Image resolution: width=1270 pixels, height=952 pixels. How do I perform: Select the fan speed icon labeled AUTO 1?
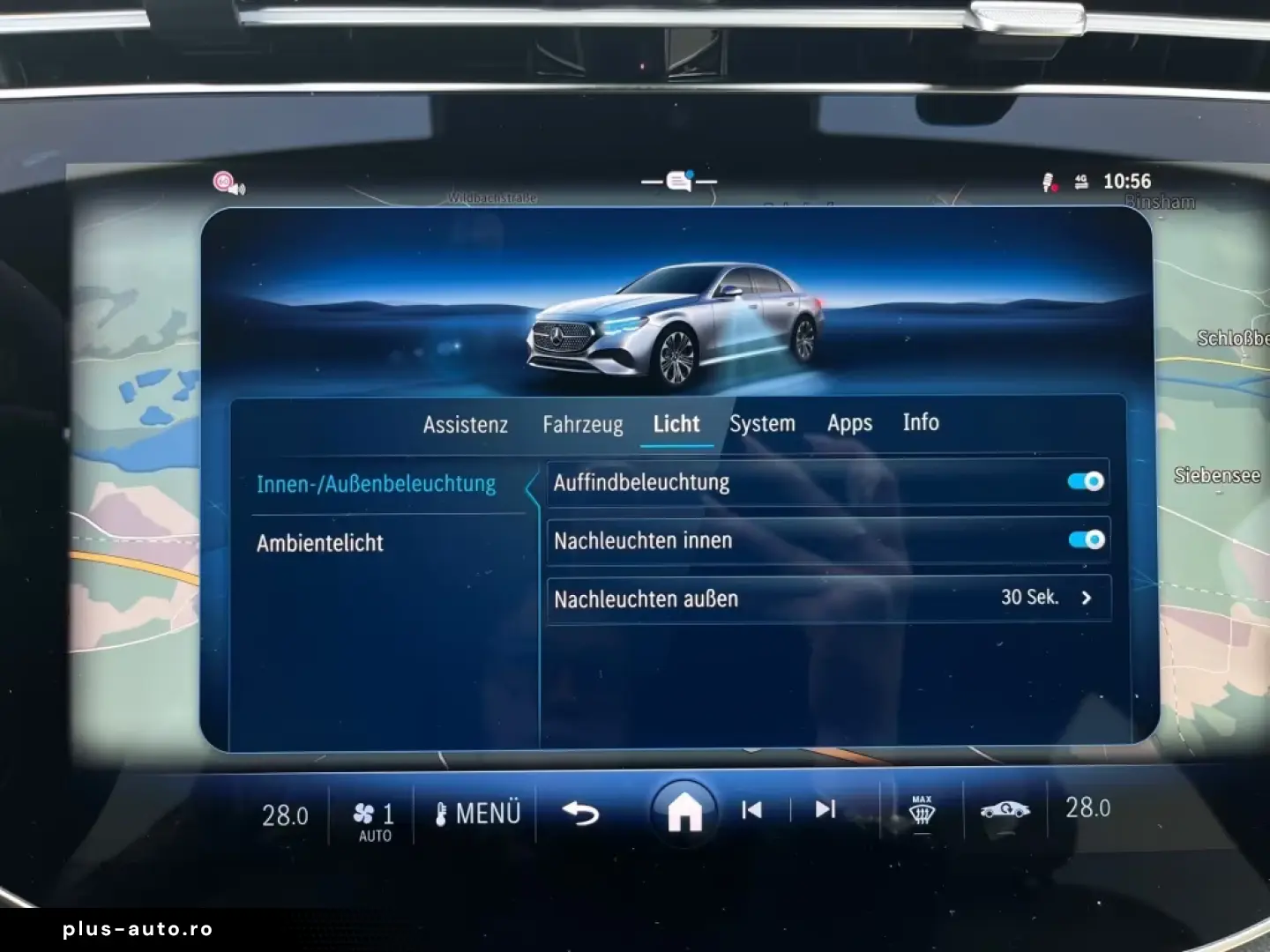click(372, 813)
